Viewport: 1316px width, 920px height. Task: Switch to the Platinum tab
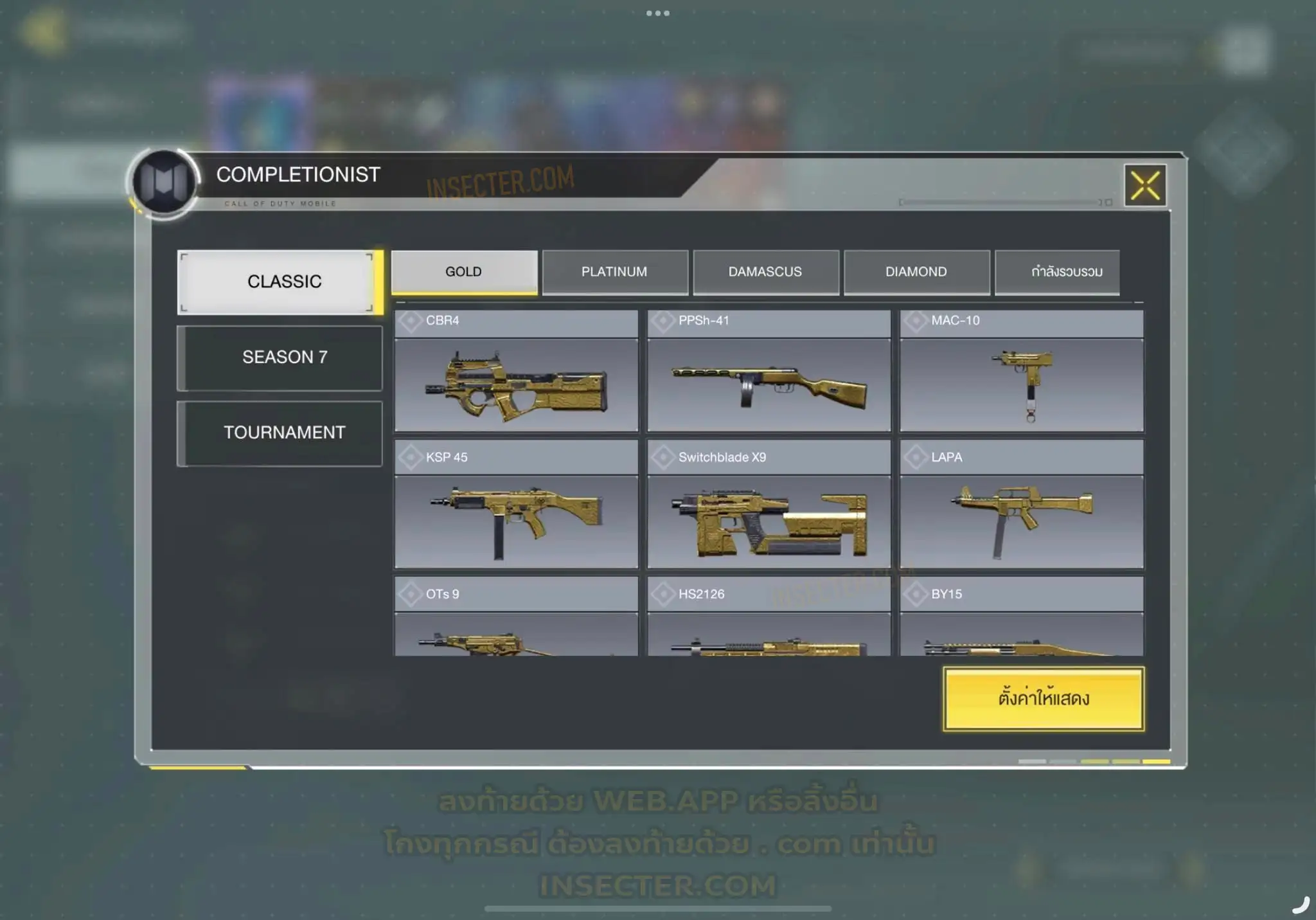(x=615, y=272)
